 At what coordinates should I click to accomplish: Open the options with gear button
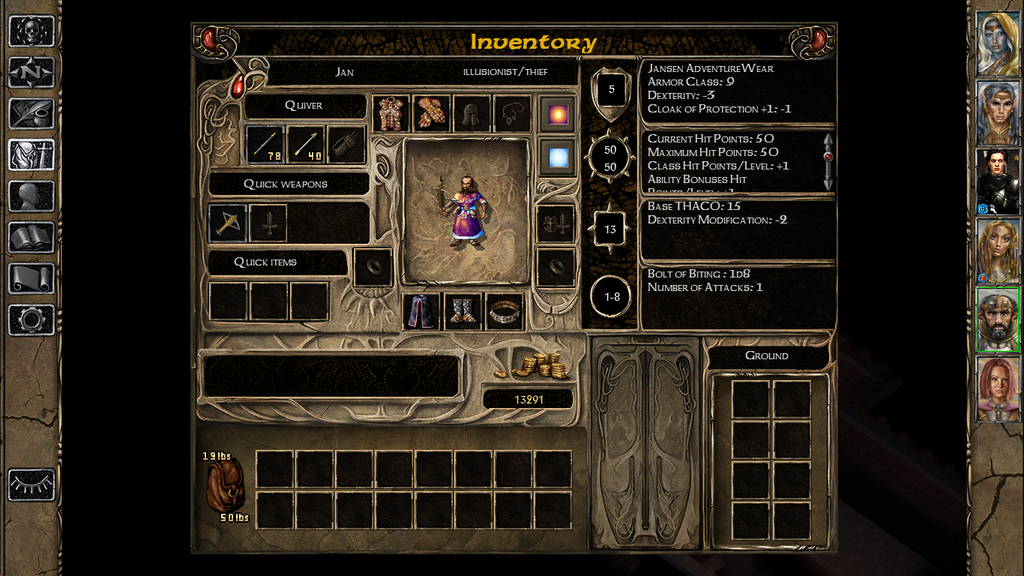tap(31, 320)
